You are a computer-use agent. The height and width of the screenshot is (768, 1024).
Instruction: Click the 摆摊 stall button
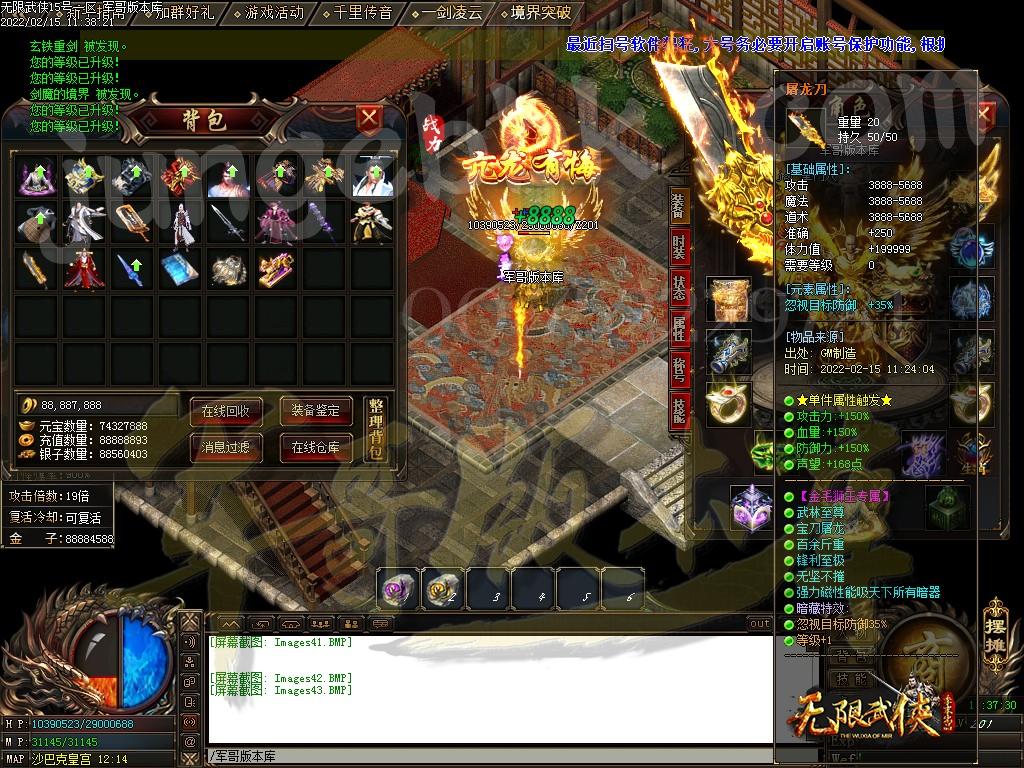tap(993, 621)
